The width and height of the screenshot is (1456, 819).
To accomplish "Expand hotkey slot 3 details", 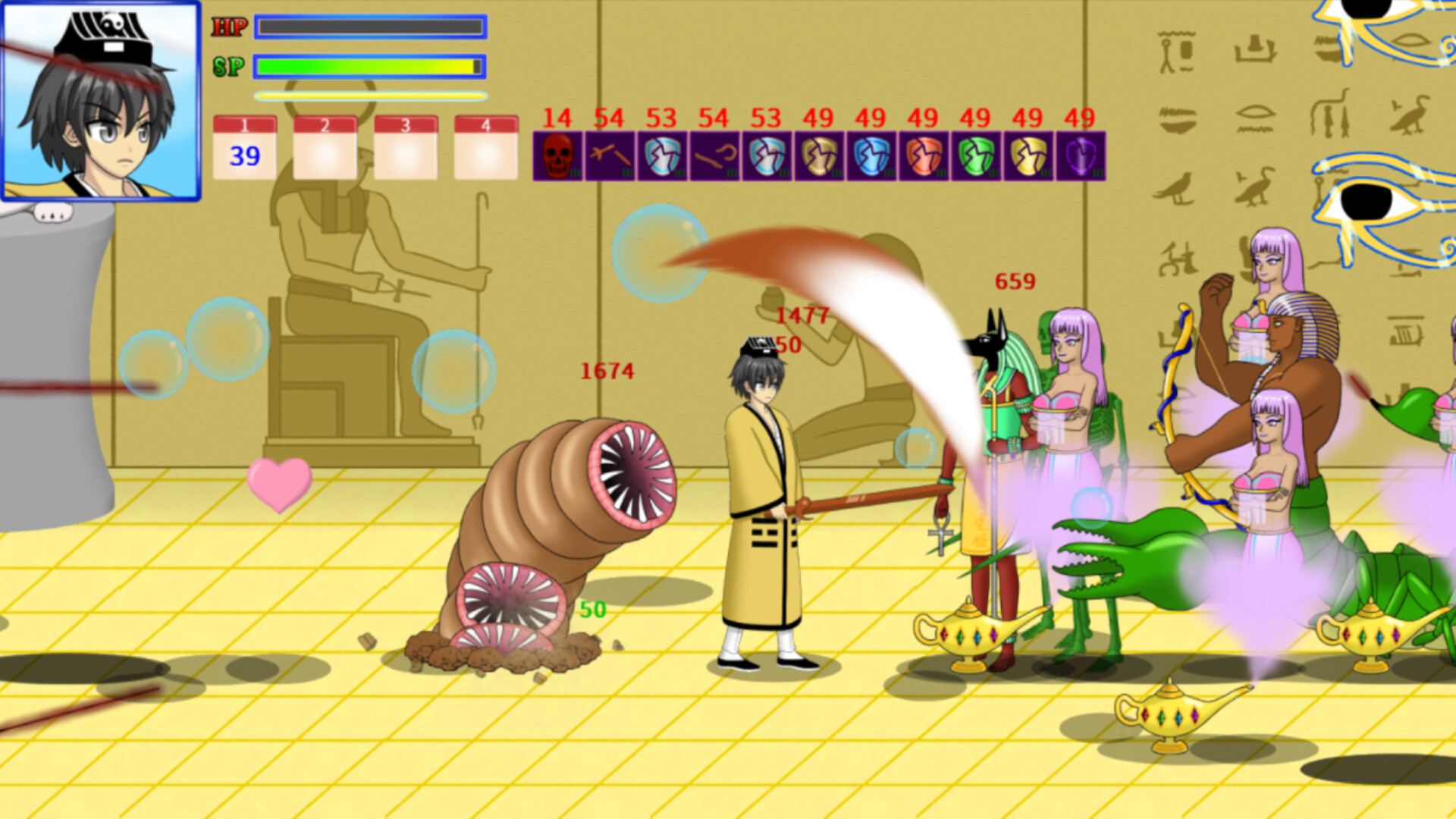I will pos(404,148).
